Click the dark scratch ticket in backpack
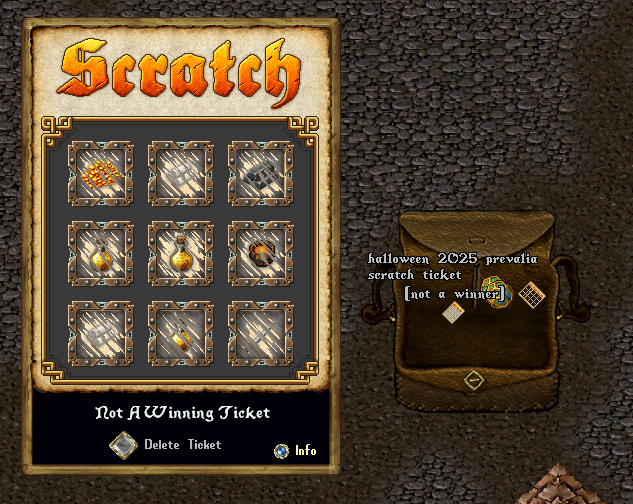 532,295
